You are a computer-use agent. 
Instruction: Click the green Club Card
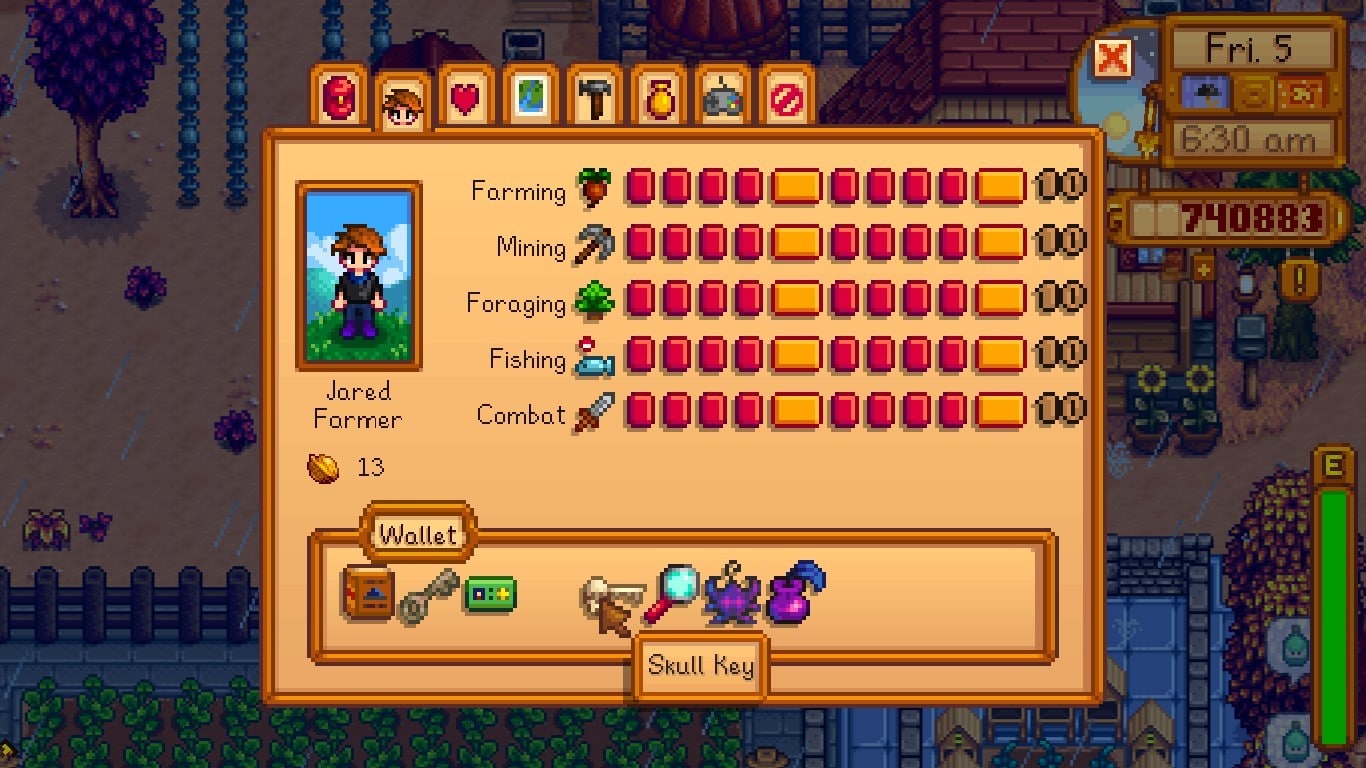(490, 594)
